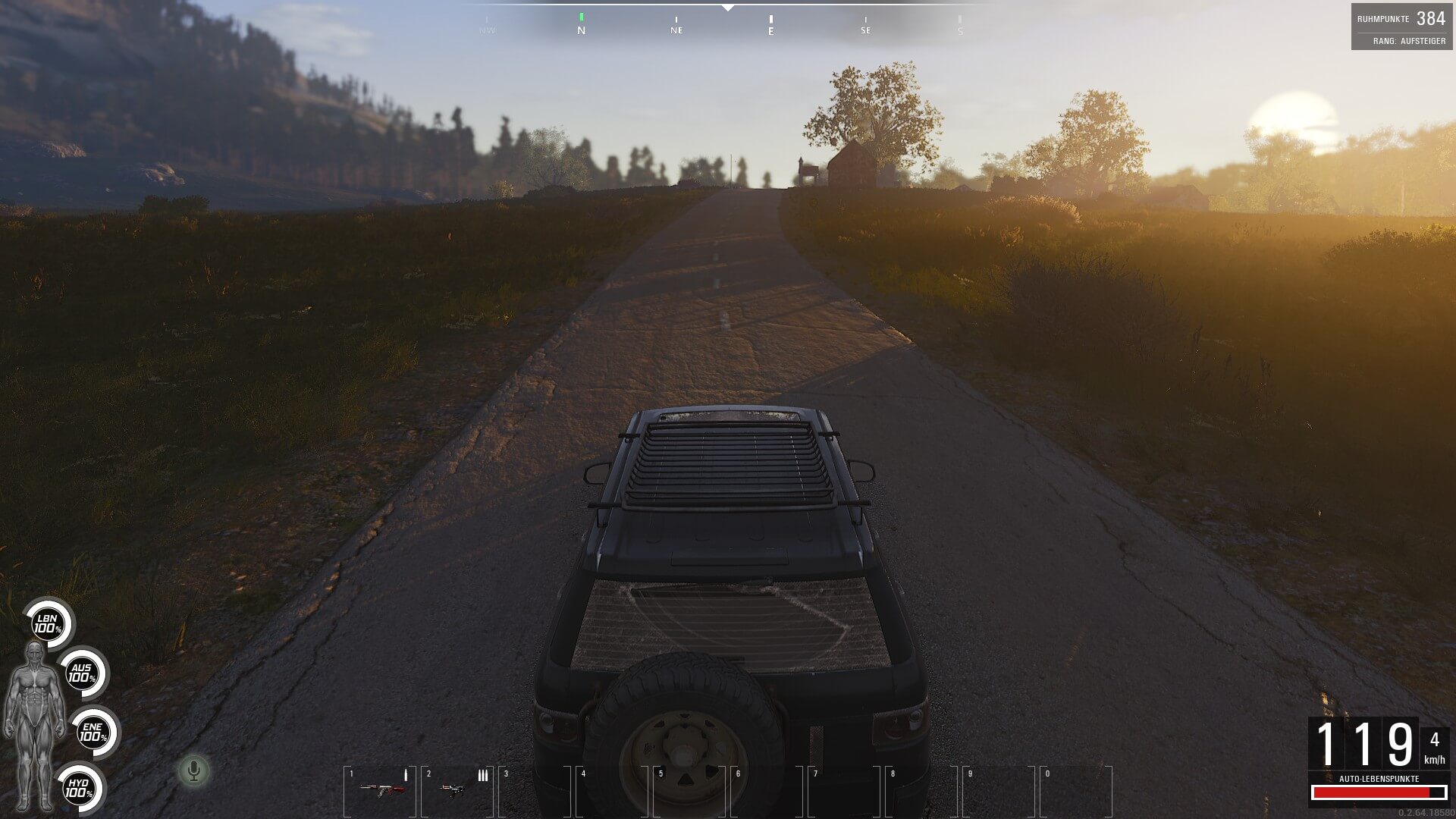Select the AUS stamina status circle
Viewport: 1456px width, 819px height.
click(x=82, y=673)
